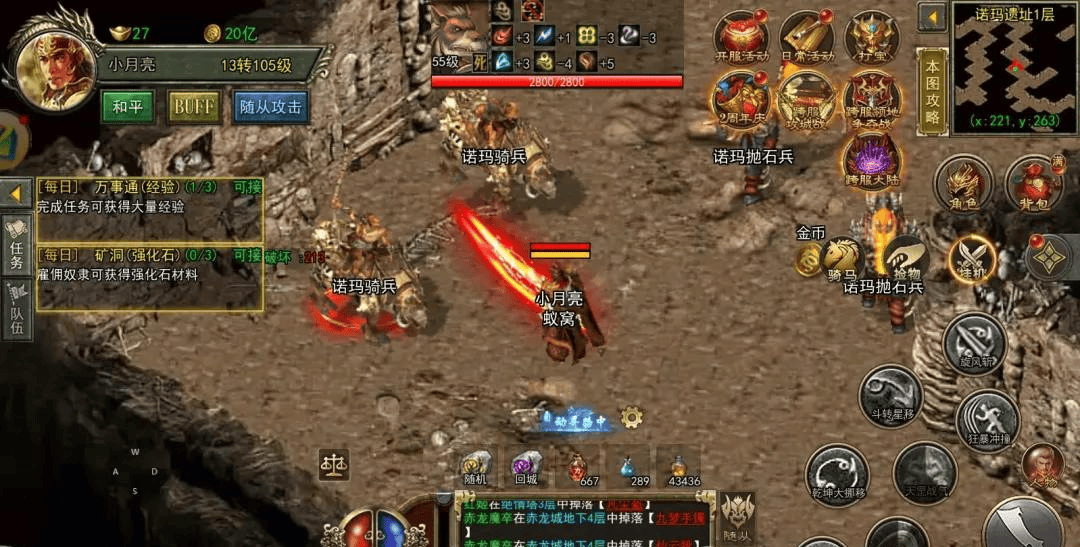Open the 背包 backpack
This screenshot has width=1080, height=547.
click(x=1034, y=183)
